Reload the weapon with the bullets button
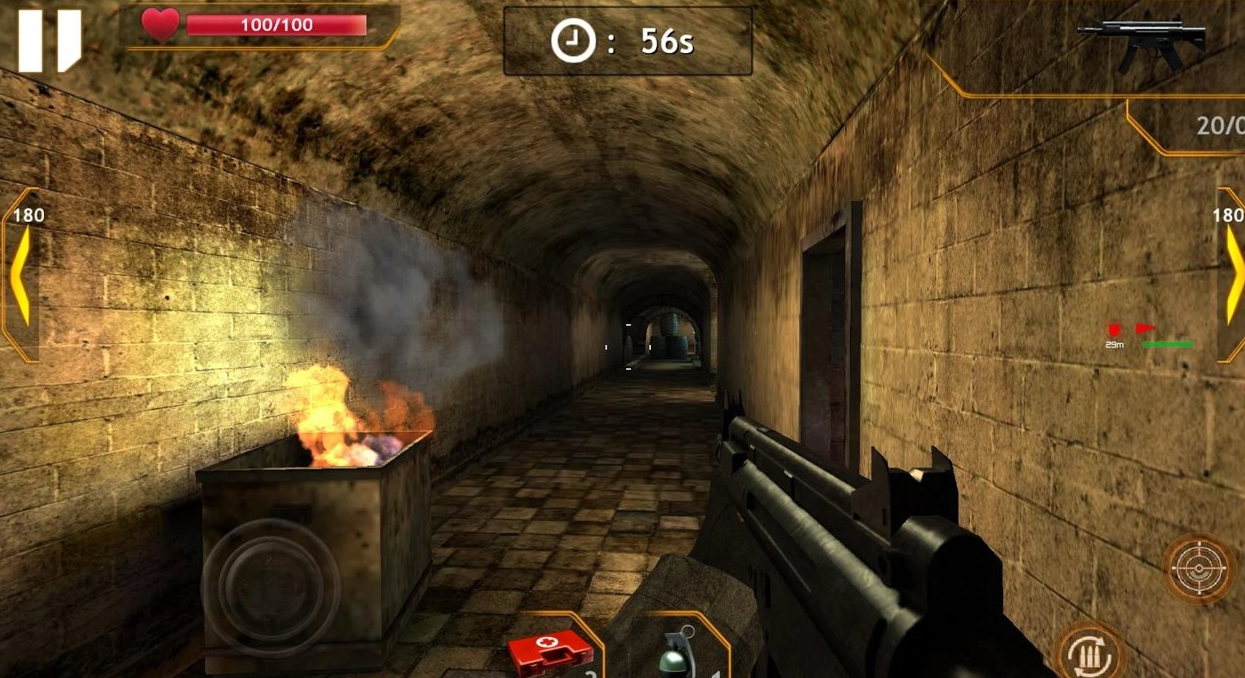Image resolution: width=1245 pixels, height=678 pixels. [1090, 653]
